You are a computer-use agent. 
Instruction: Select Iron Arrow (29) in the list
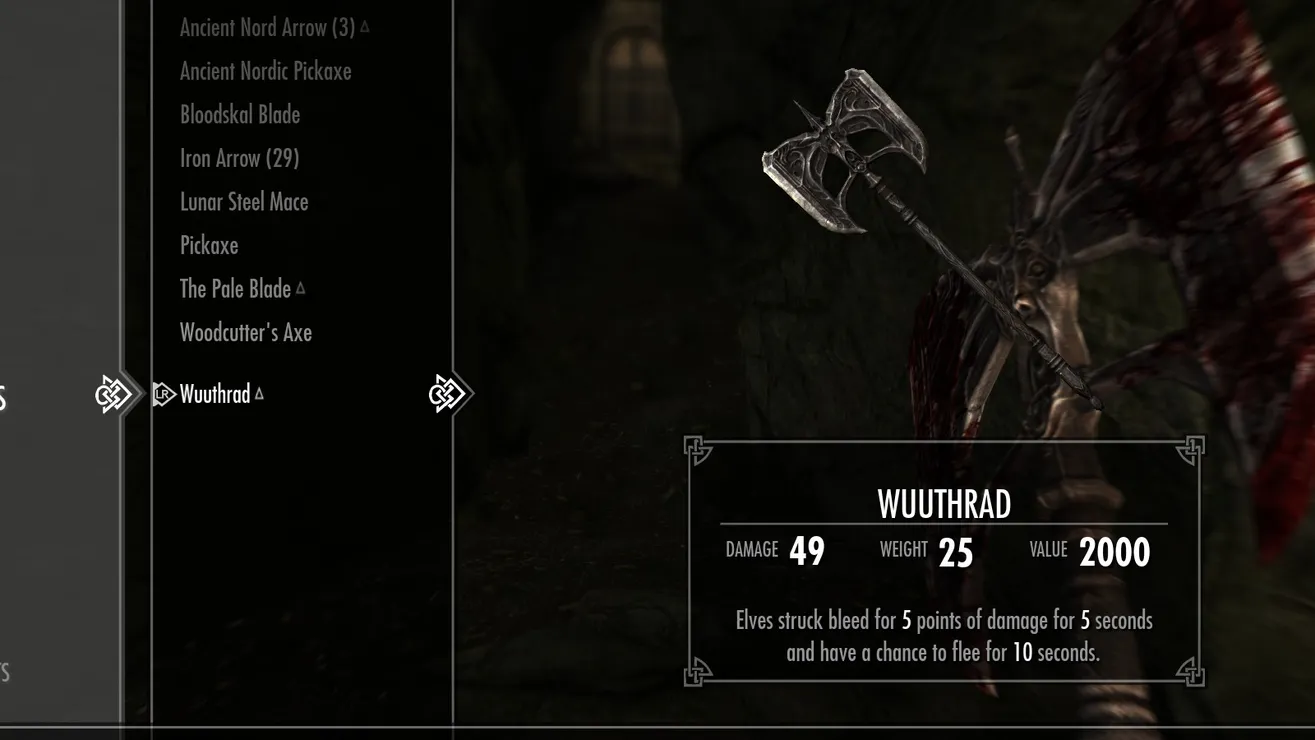click(x=239, y=158)
